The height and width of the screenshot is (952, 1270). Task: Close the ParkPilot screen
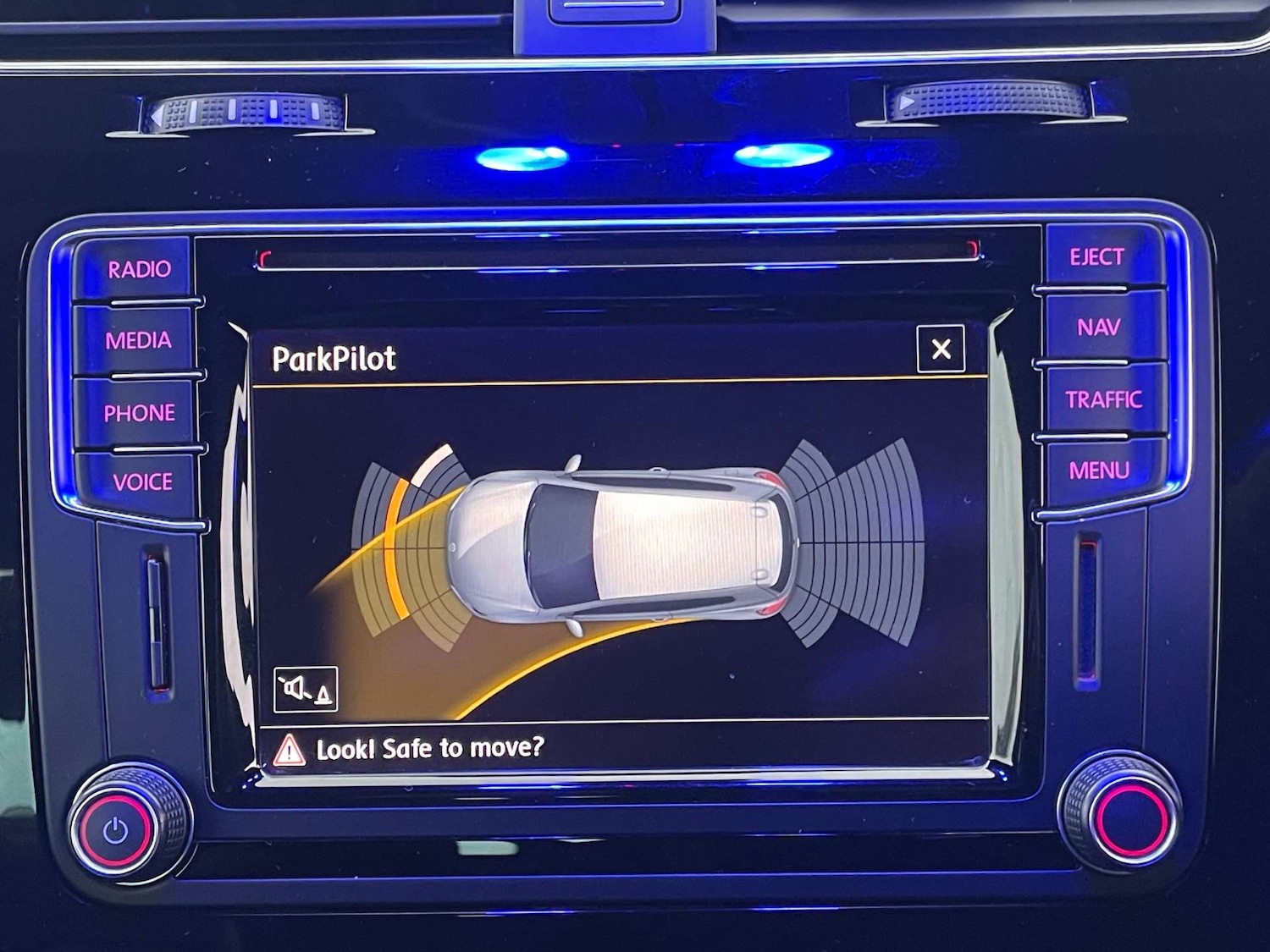[x=941, y=349]
